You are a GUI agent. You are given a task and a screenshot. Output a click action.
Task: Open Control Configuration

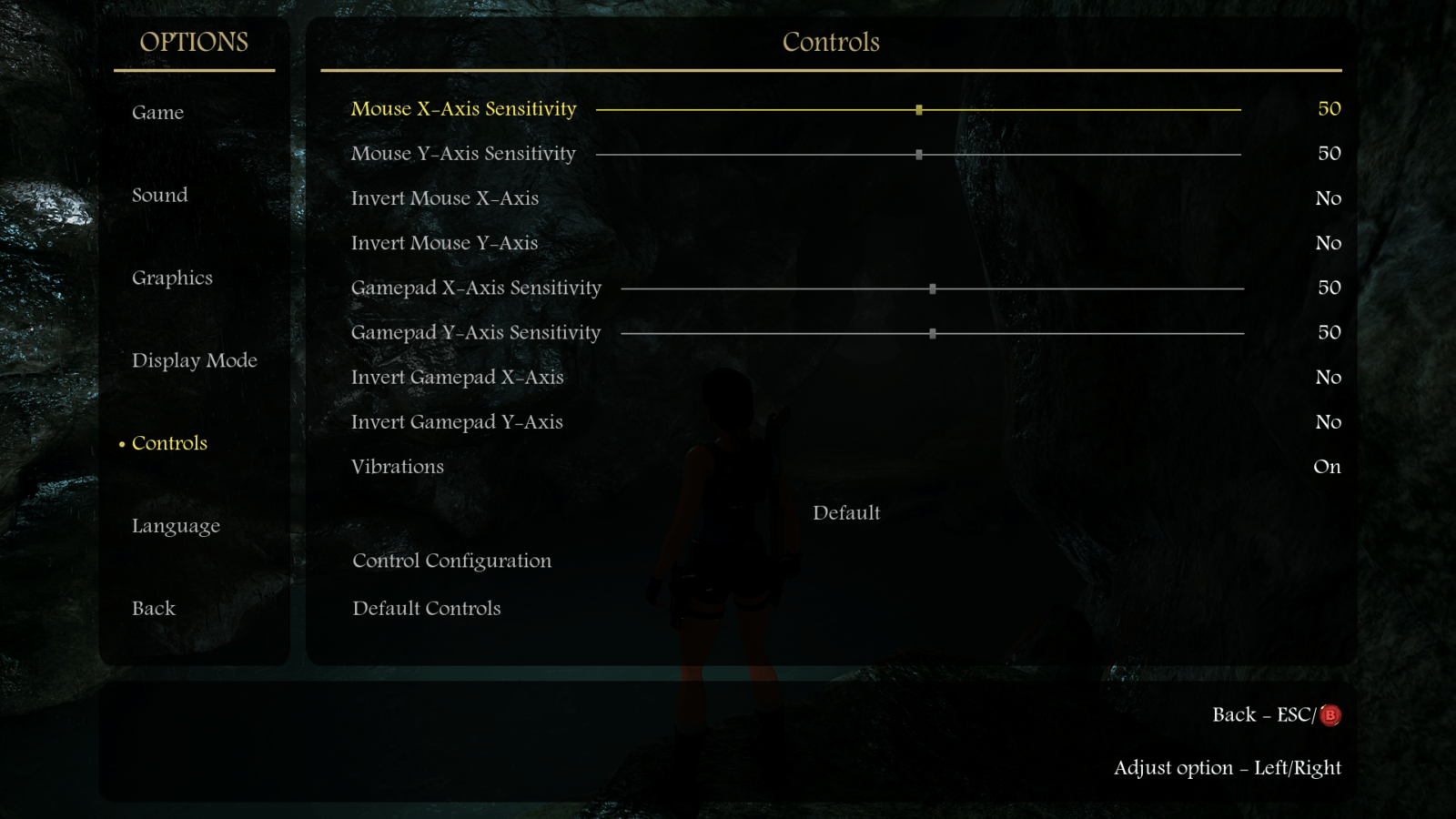[x=451, y=561]
